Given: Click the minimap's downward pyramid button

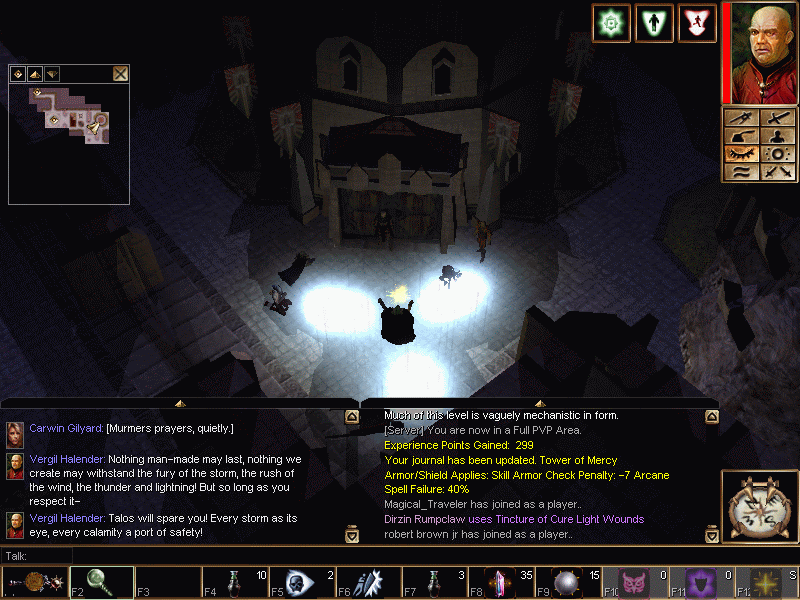Looking at the screenshot, I should tap(52, 73).
